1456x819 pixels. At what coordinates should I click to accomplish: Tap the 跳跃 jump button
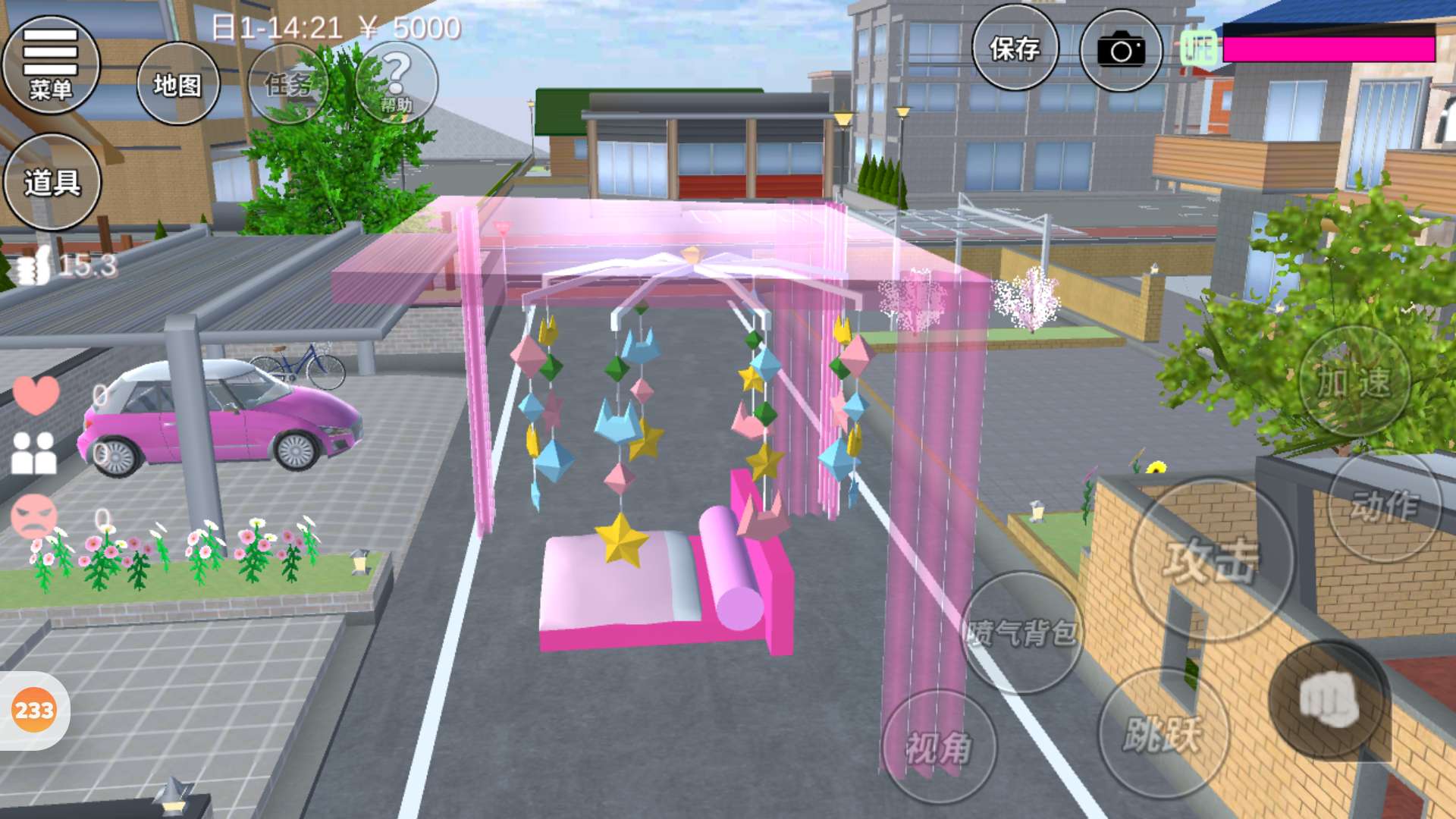[1163, 733]
